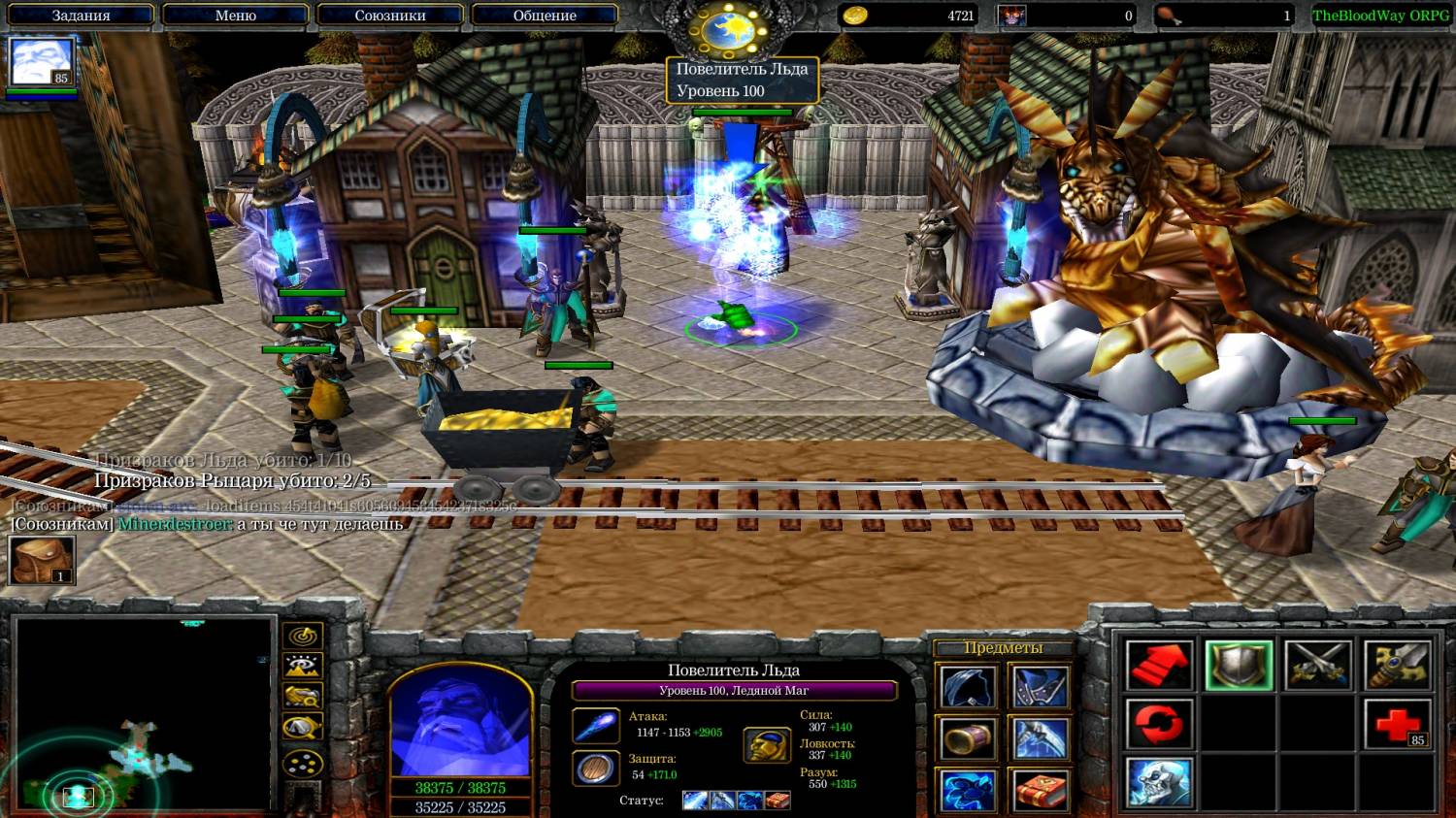
Task: Select the ice scythe inventory item
Action: pos(1041,739)
